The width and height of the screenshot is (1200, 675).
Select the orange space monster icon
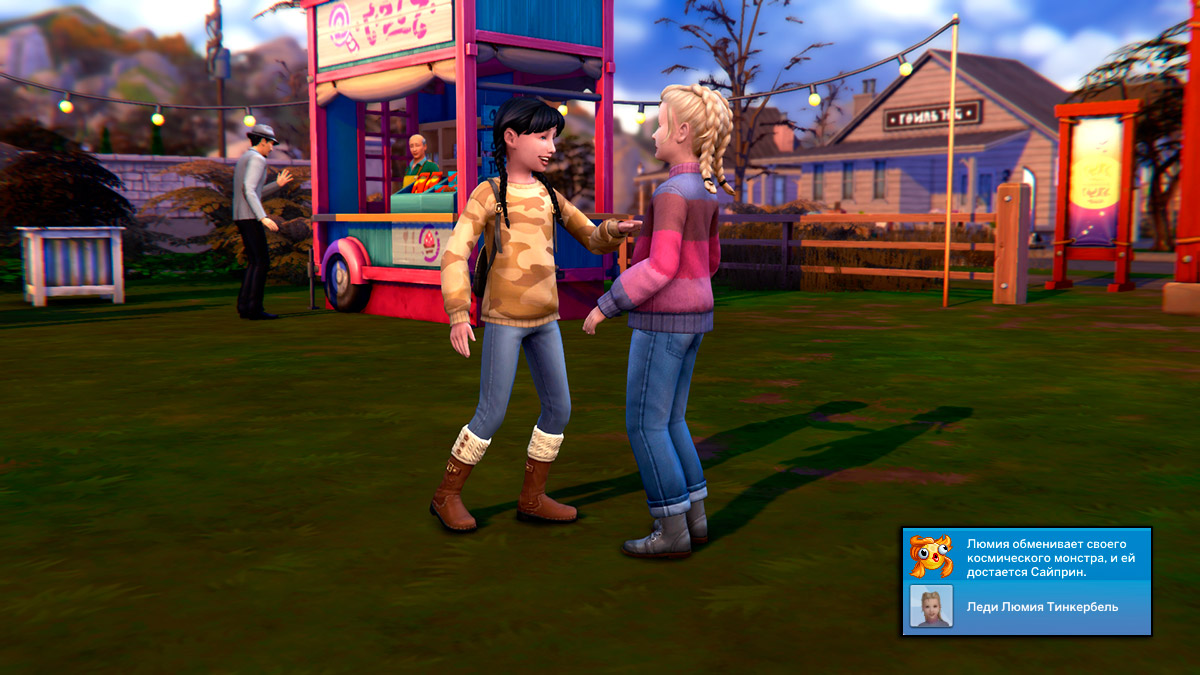click(930, 556)
